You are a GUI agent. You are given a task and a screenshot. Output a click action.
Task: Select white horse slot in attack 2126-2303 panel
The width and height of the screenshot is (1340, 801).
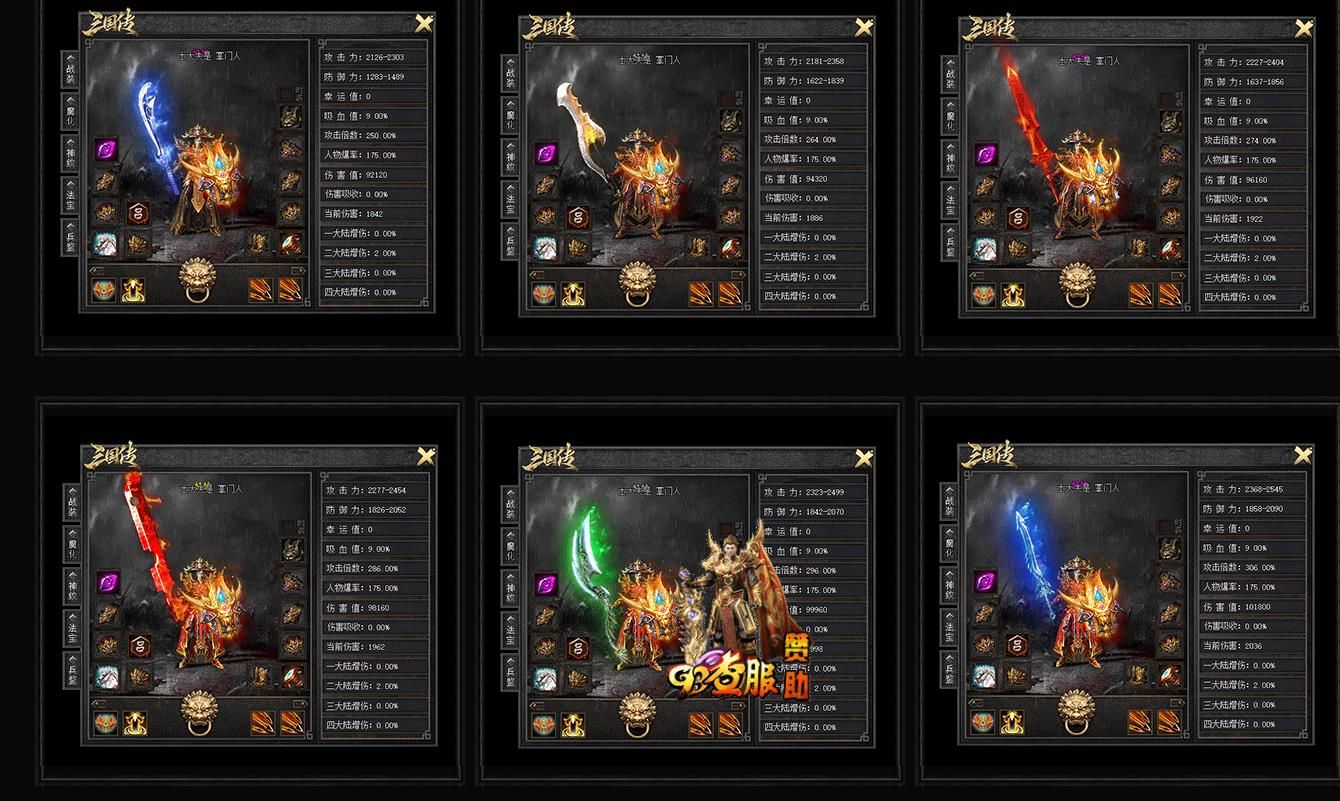tap(106, 243)
